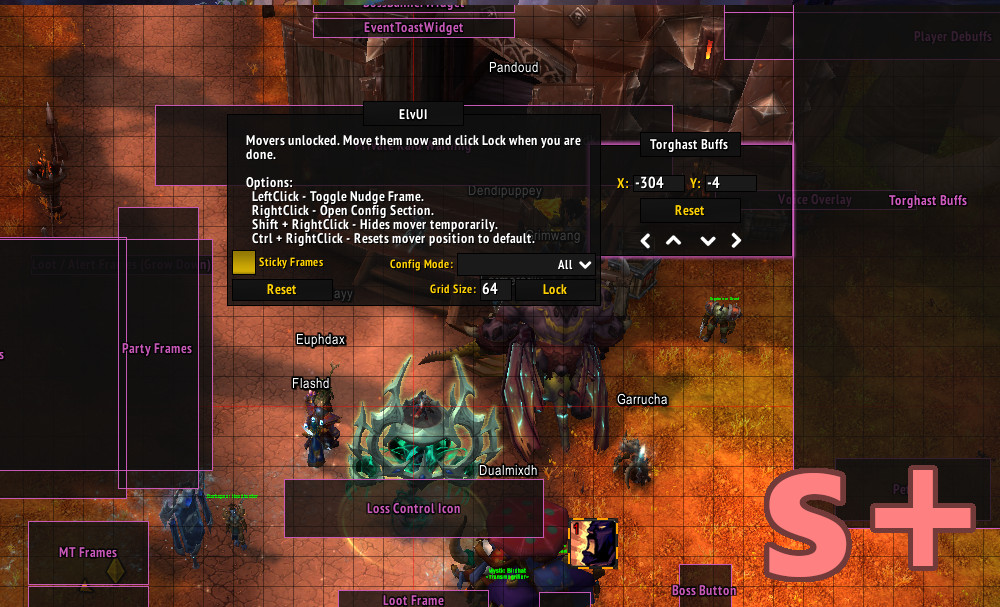Select the Loot Frame mover
The image size is (1000, 607).
[x=413, y=600]
